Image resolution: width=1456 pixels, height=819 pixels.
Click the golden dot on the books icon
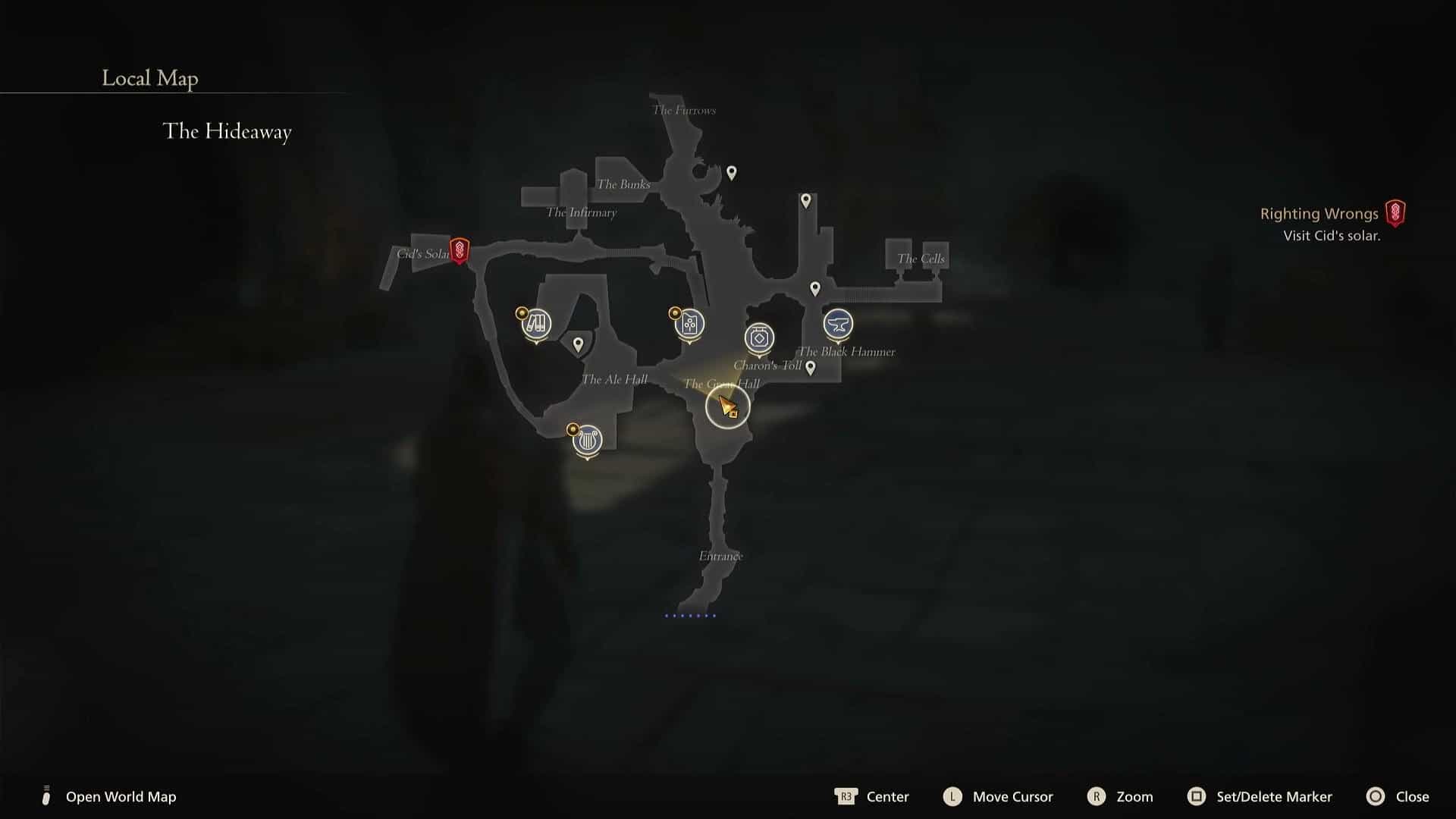point(521,311)
